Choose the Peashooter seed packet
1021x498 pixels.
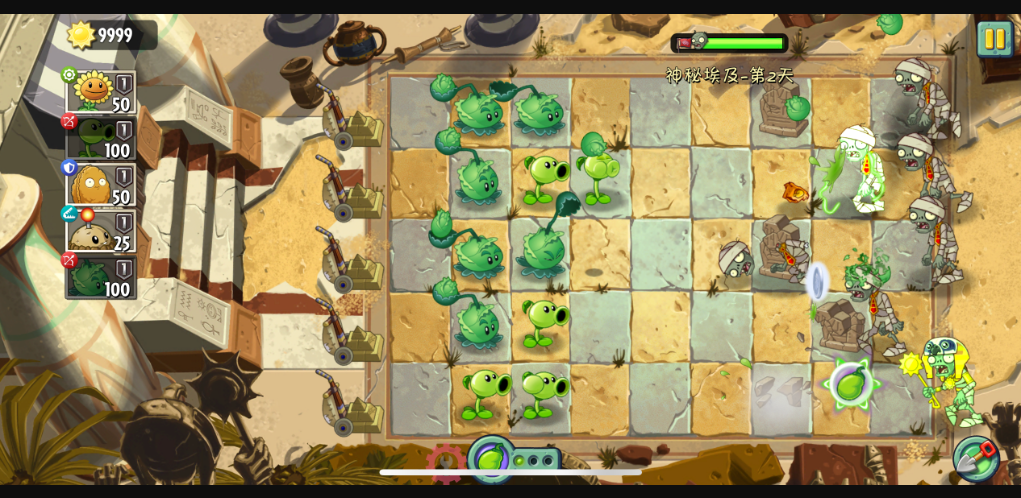(101, 138)
